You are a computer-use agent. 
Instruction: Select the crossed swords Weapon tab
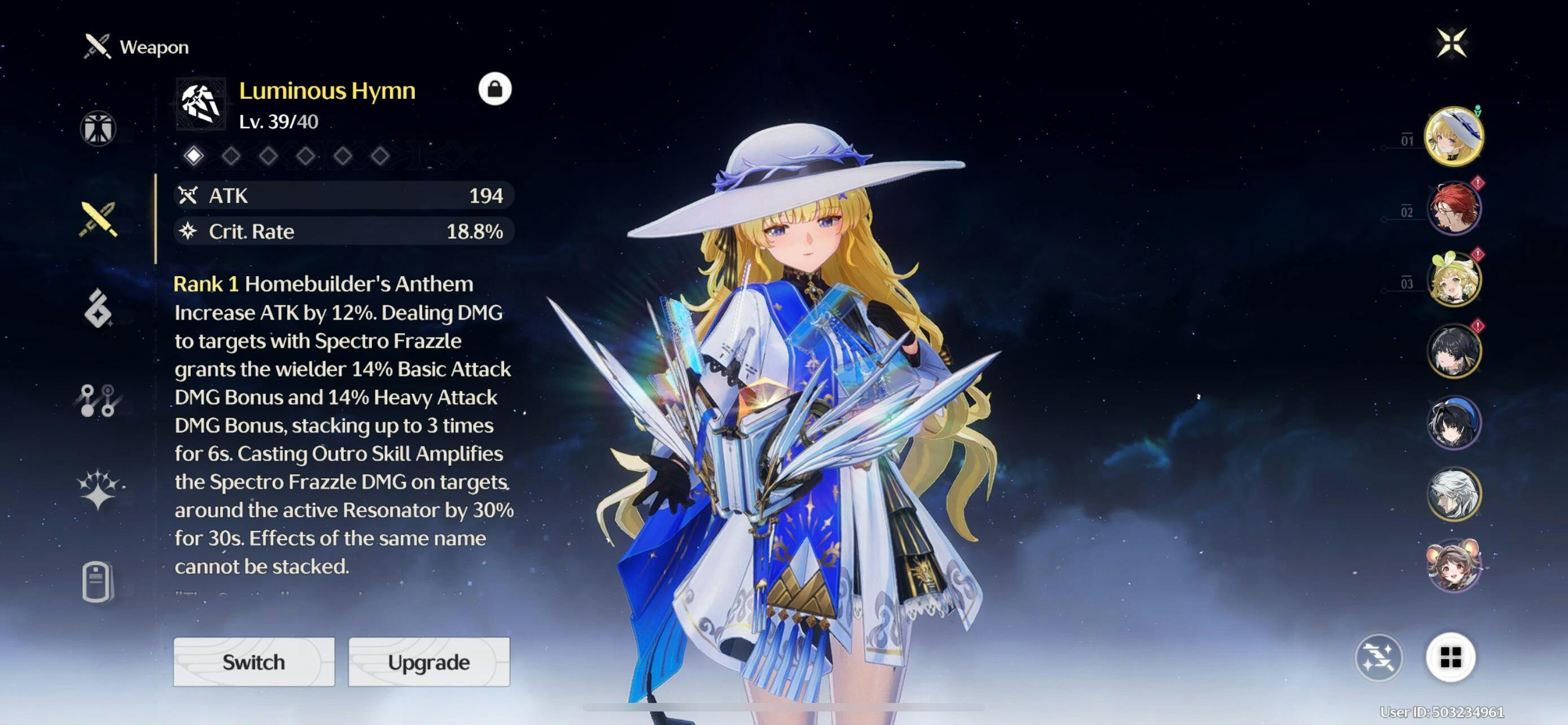point(98,219)
